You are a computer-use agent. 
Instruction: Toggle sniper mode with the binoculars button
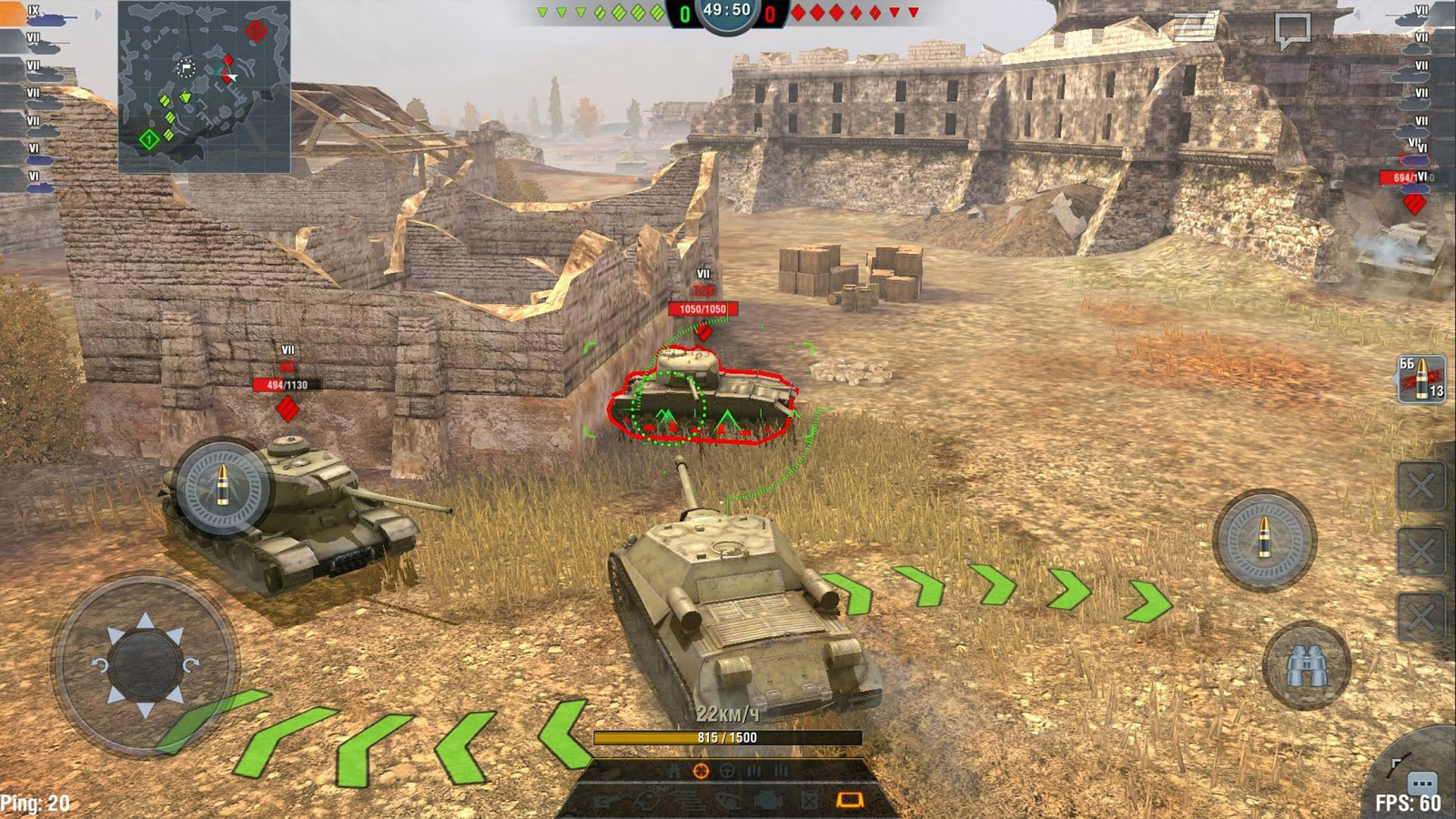point(1305,666)
